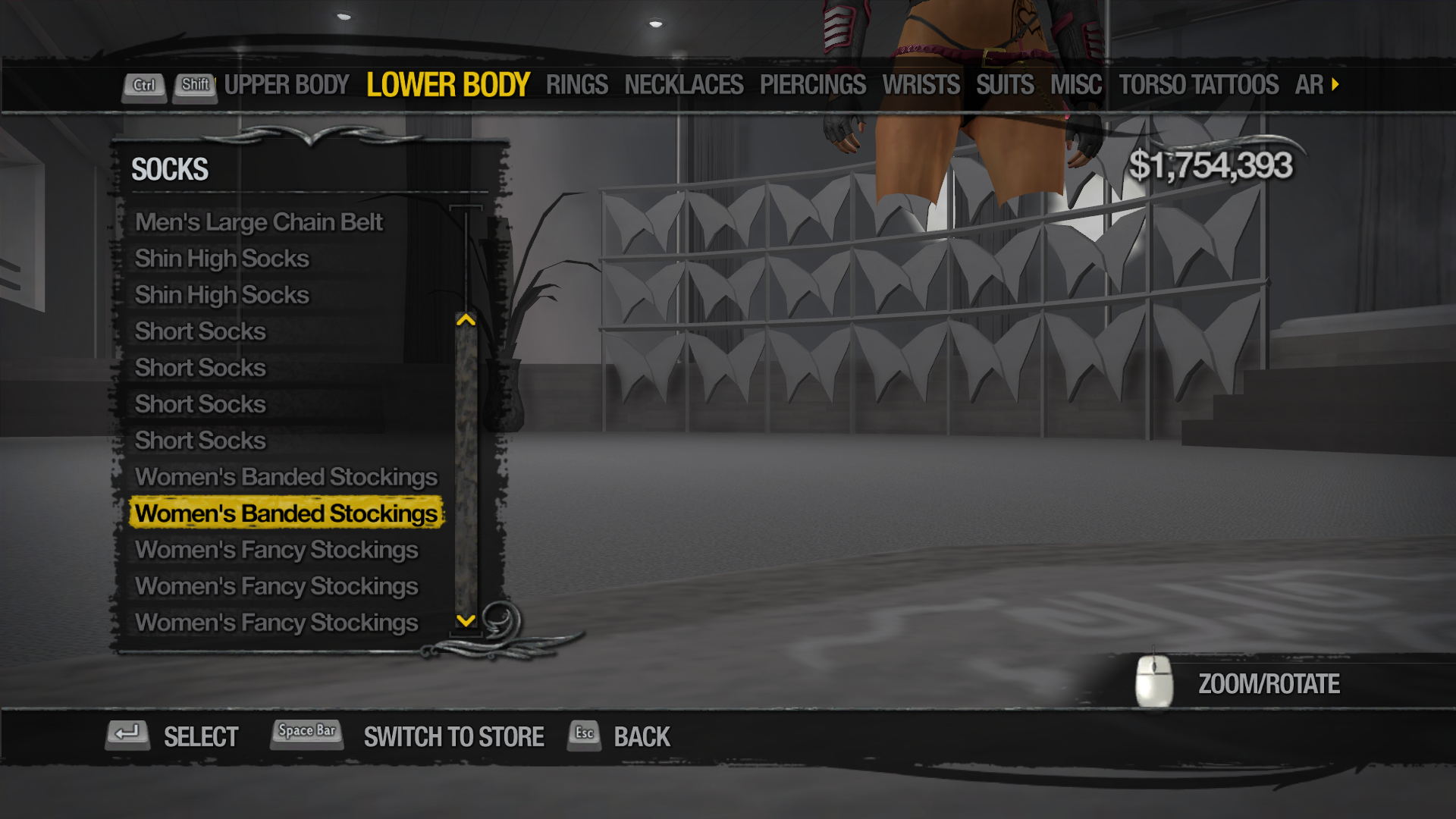Show more tabs with the right arrow
This screenshot has width=1456, height=819.
click(x=1335, y=84)
